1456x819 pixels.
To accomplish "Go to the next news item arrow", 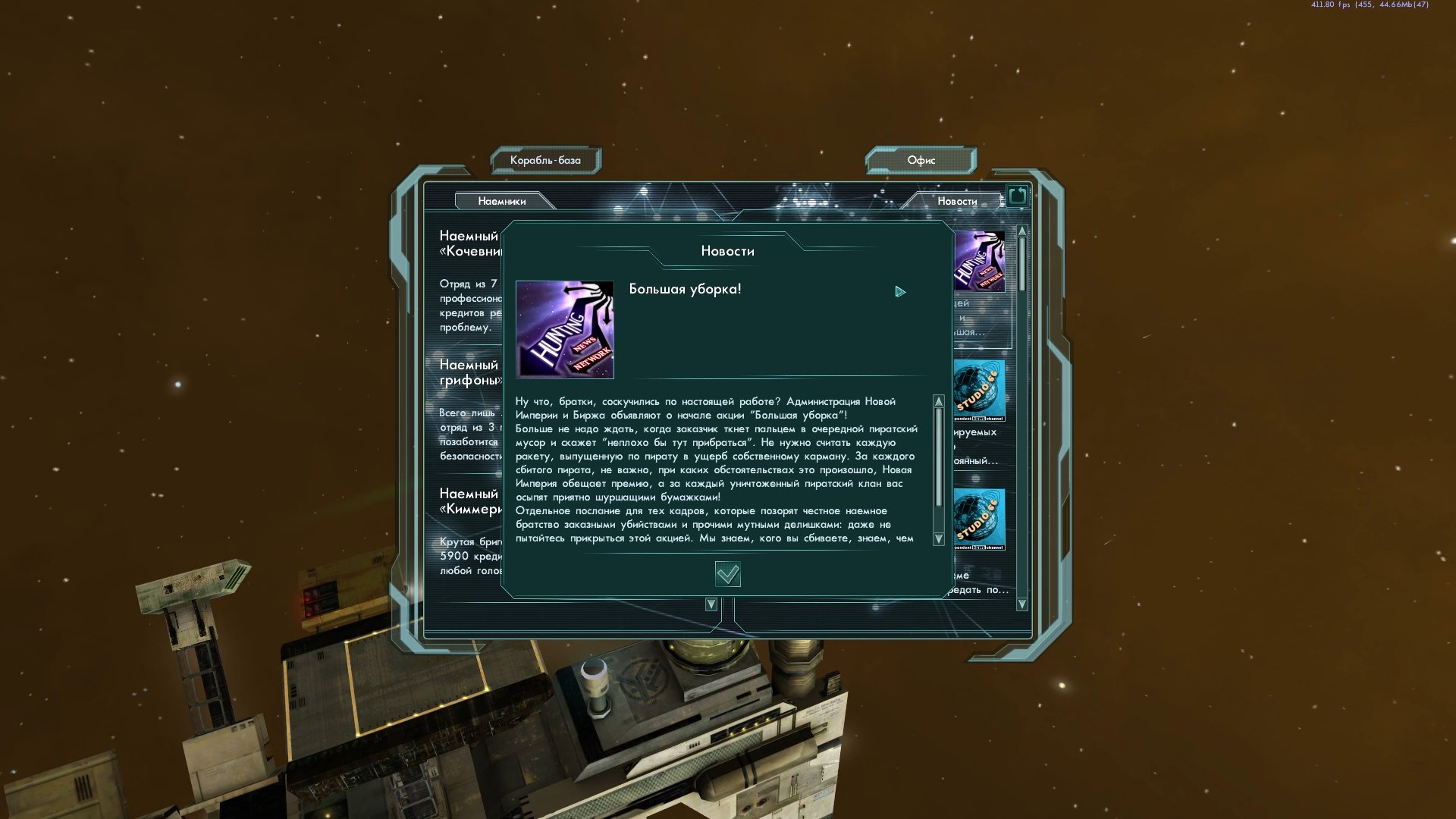I will (900, 292).
